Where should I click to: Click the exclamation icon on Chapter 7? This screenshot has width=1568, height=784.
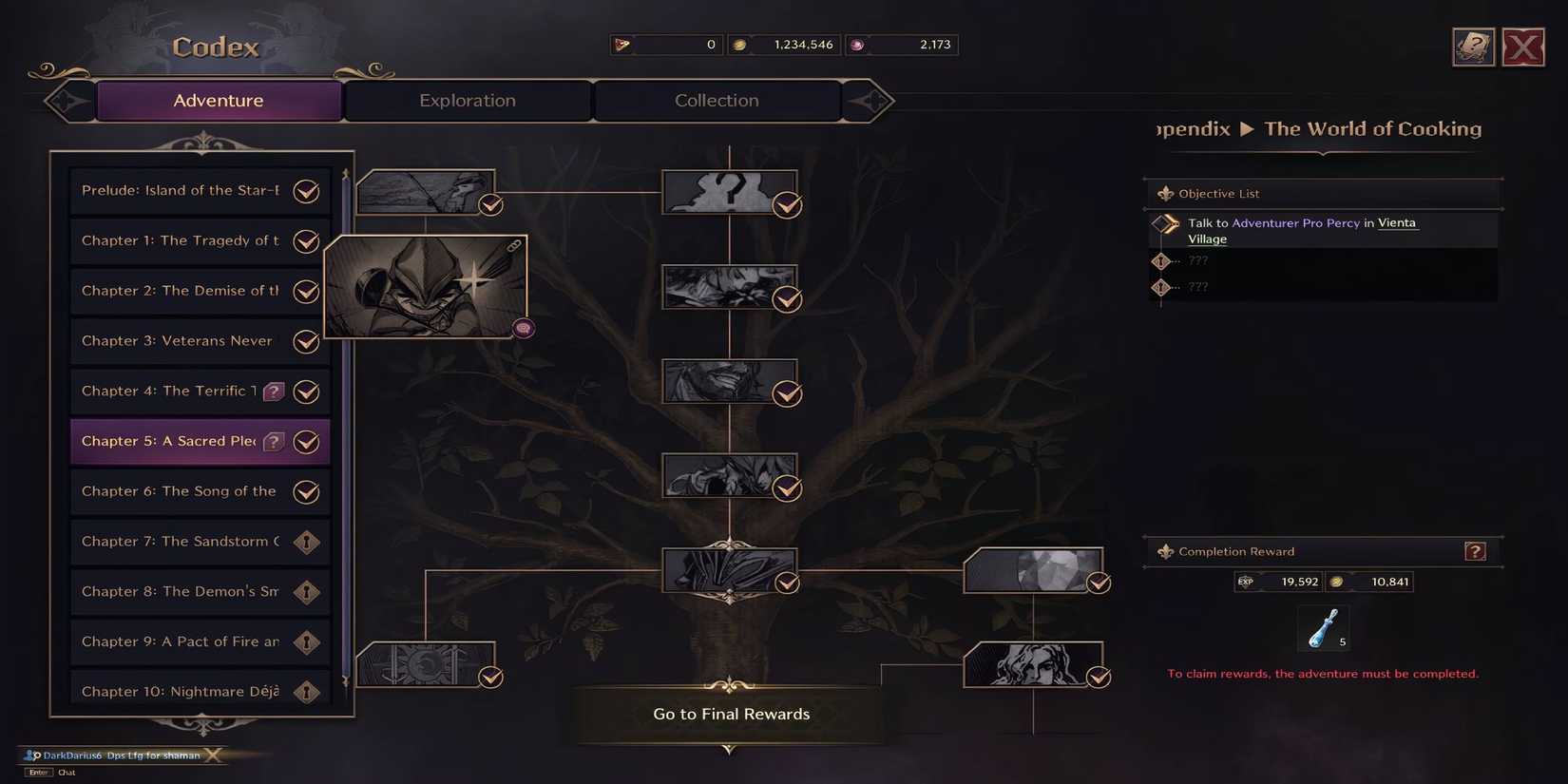306,542
